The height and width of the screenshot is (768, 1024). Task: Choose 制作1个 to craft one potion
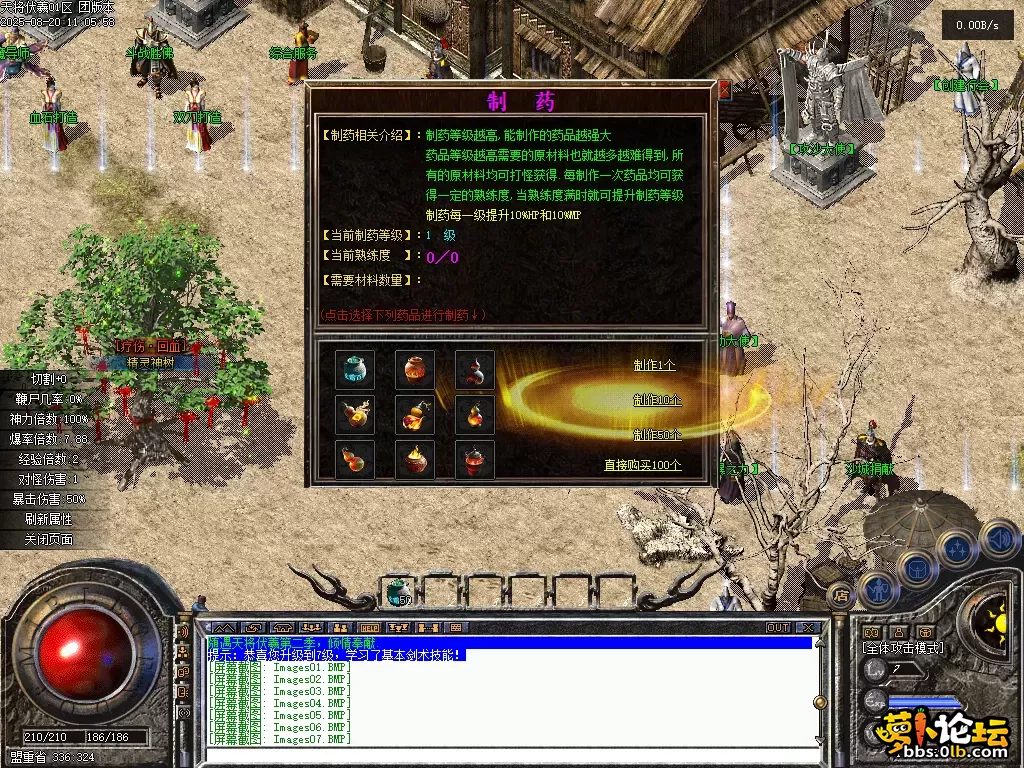[x=654, y=365]
